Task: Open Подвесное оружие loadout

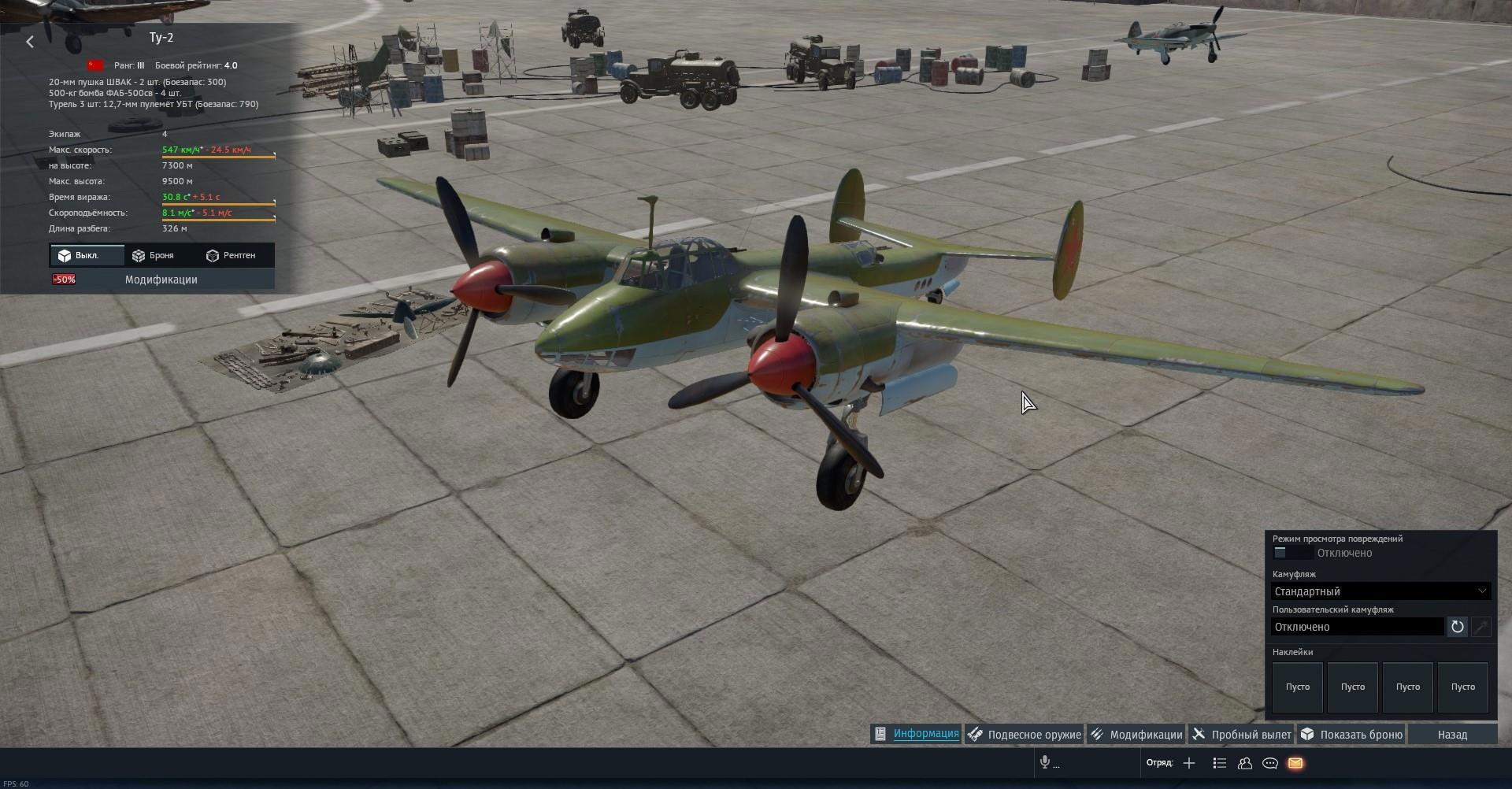Action: pyautogui.click(x=1025, y=734)
